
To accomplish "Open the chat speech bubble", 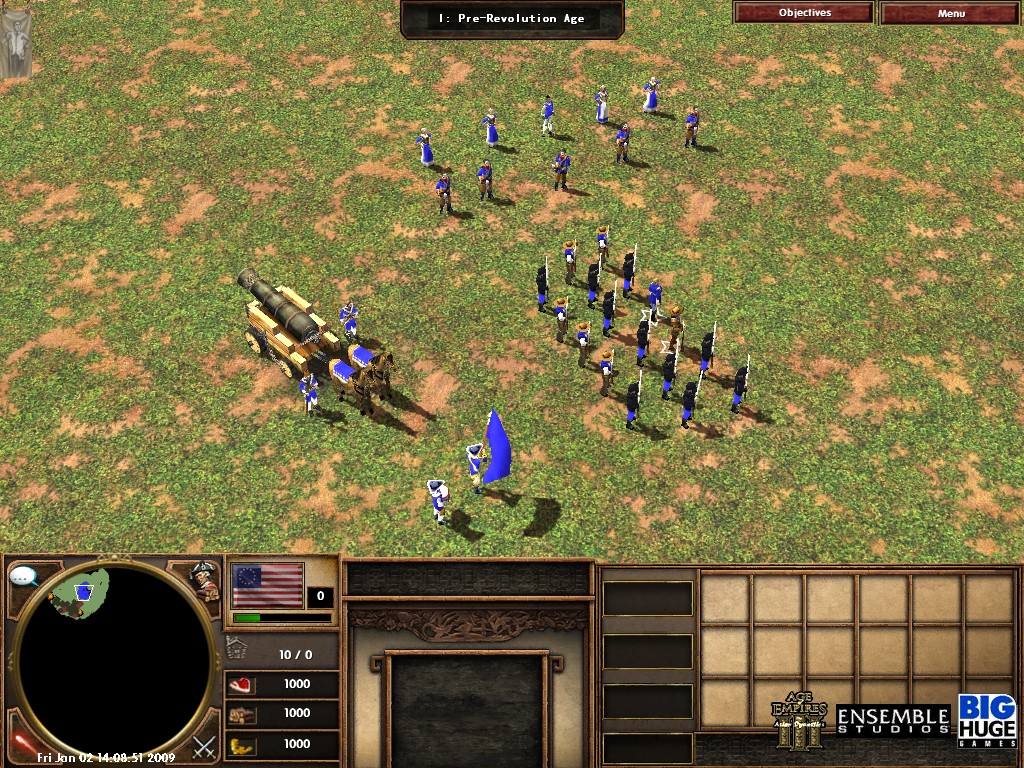I will 24,576.
